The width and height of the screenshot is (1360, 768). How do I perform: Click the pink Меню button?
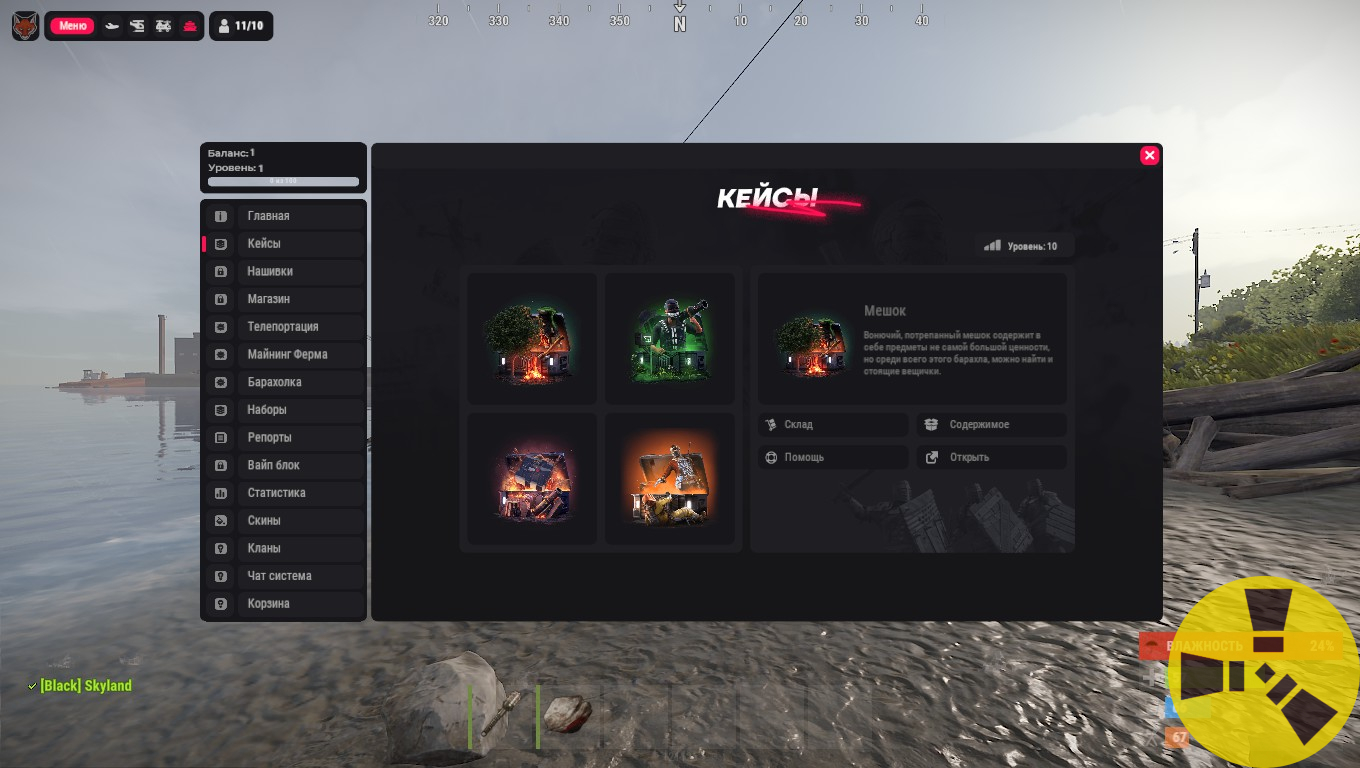(x=73, y=26)
